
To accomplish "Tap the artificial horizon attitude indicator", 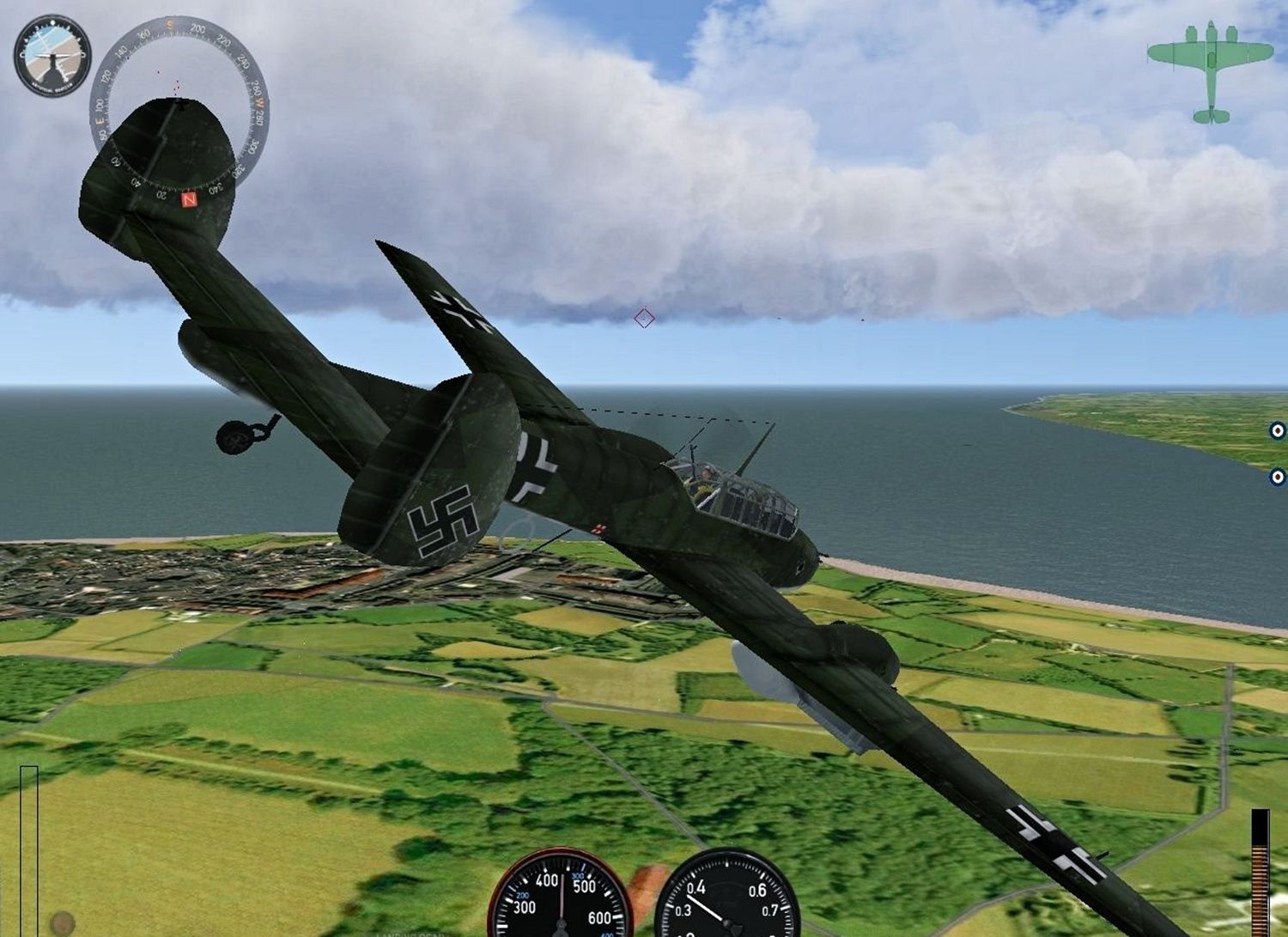I will 52,56.
